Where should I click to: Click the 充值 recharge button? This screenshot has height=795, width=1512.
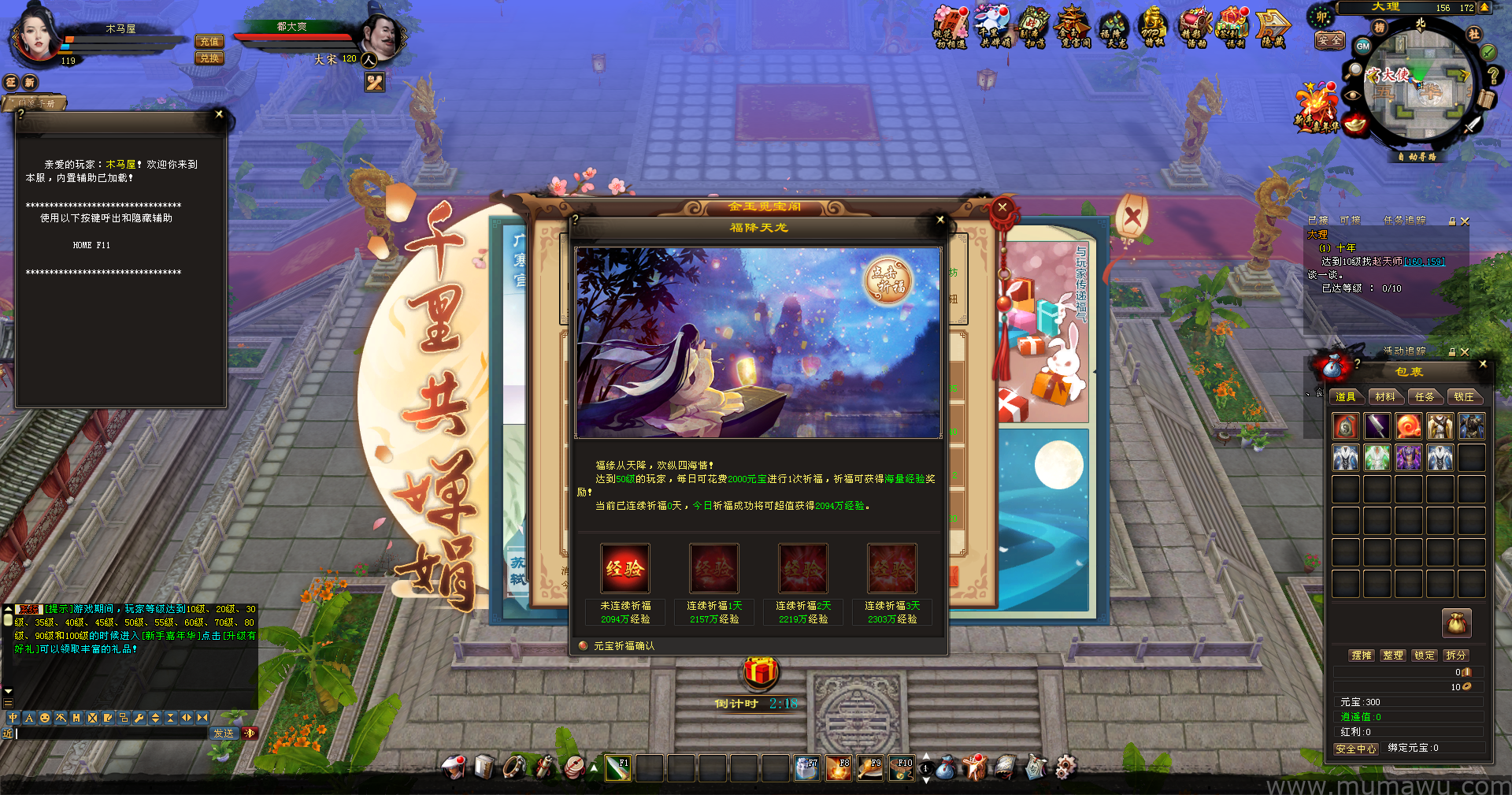(x=209, y=42)
